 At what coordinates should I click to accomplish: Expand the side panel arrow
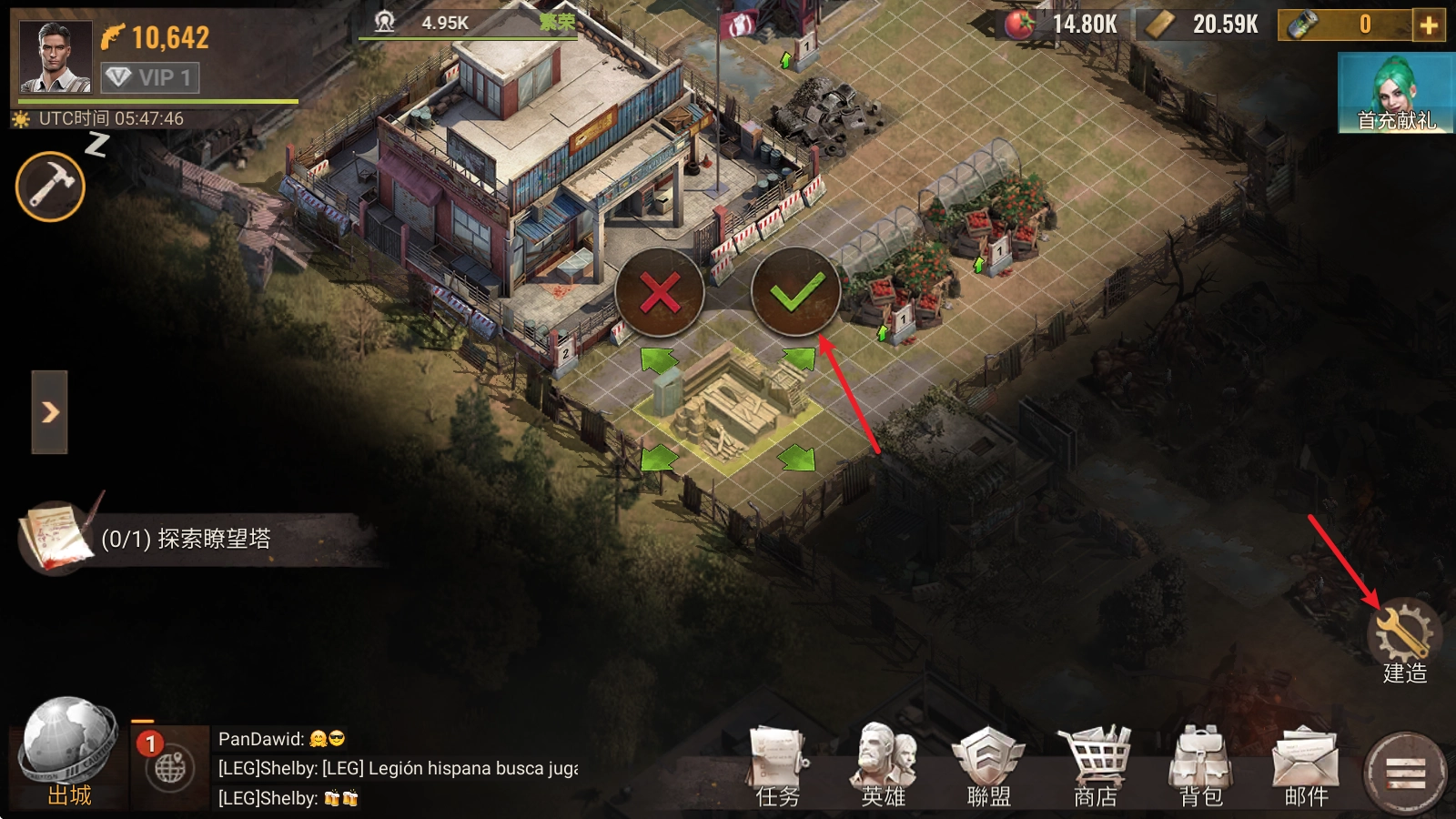[50, 412]
